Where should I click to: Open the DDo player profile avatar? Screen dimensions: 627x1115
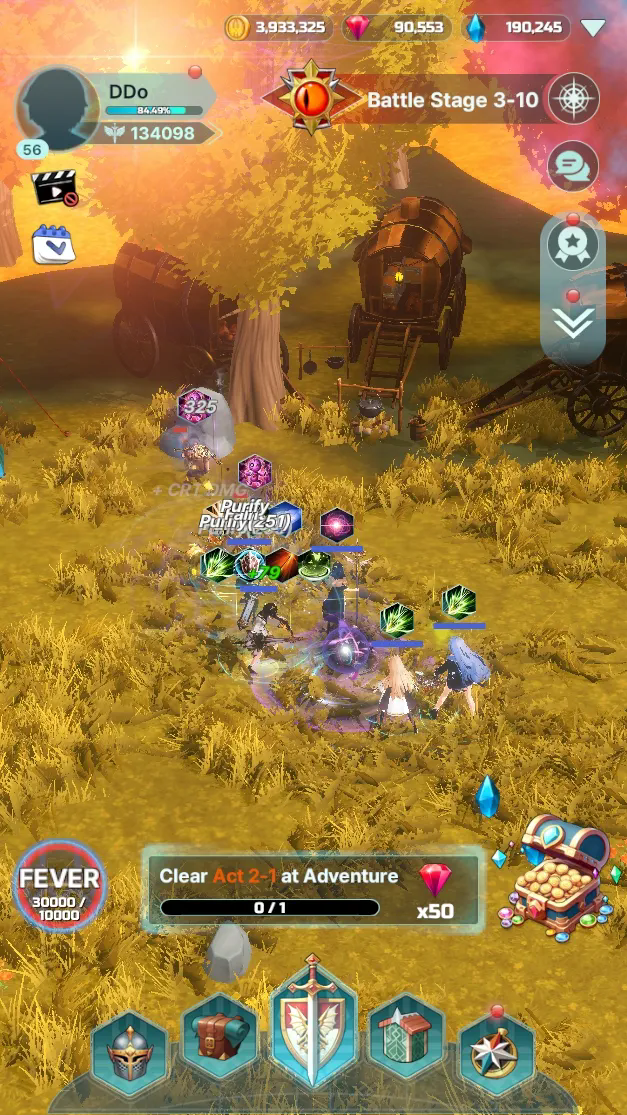click(57, 109)
